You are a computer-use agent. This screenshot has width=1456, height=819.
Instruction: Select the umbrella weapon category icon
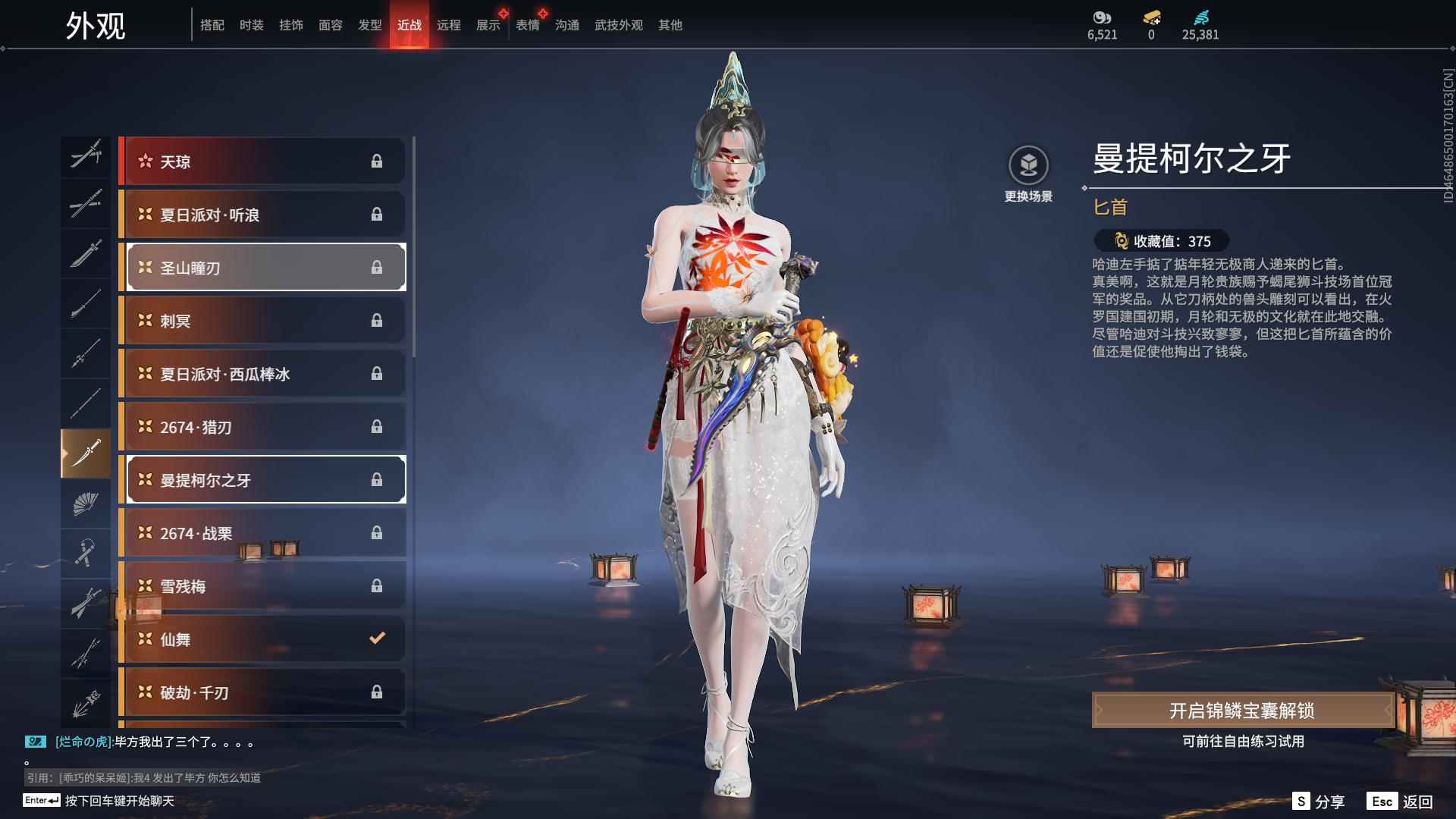(x=86, y=603)
